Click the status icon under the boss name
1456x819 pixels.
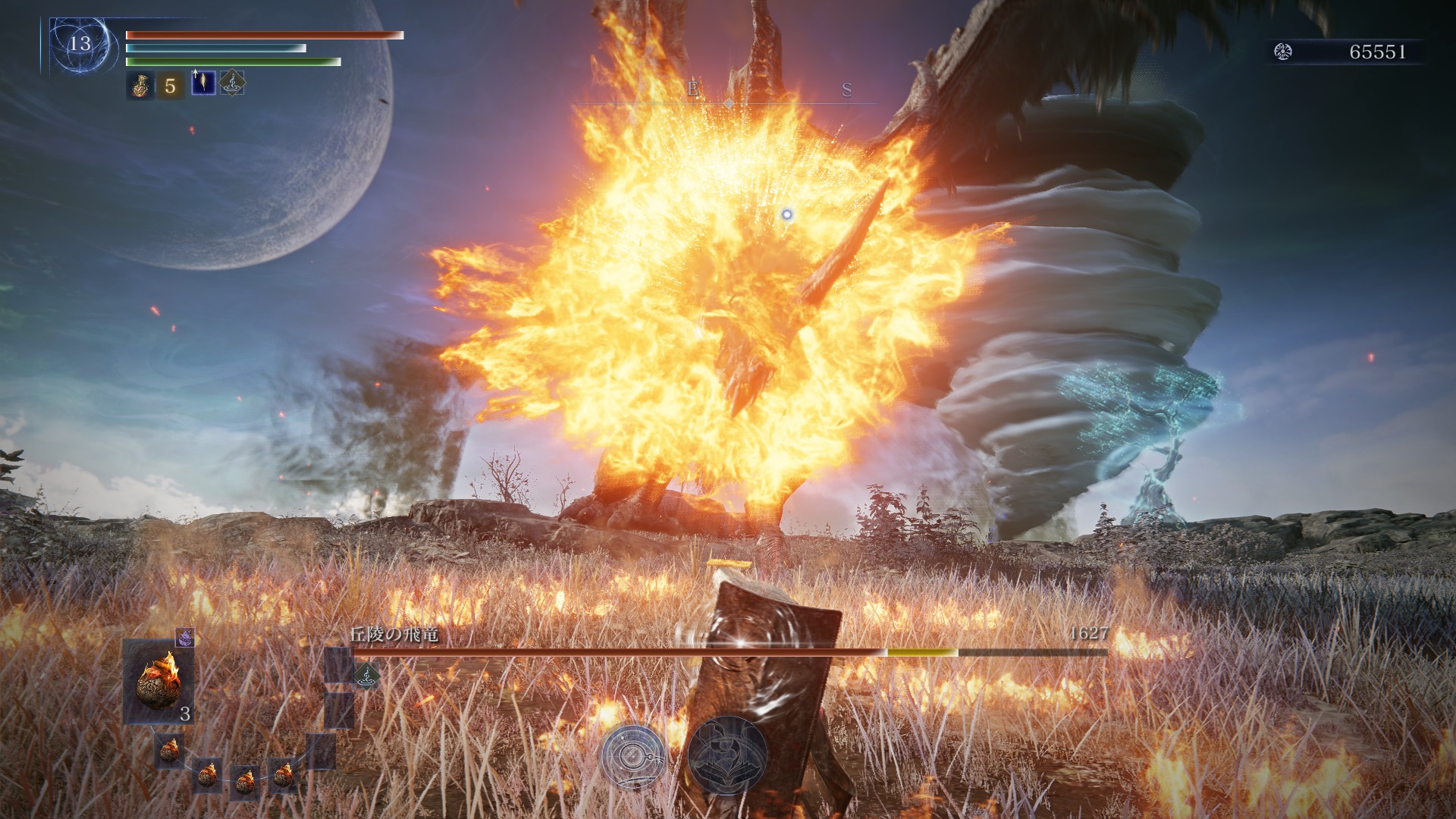pyautogui.click(x=366, y=674)
